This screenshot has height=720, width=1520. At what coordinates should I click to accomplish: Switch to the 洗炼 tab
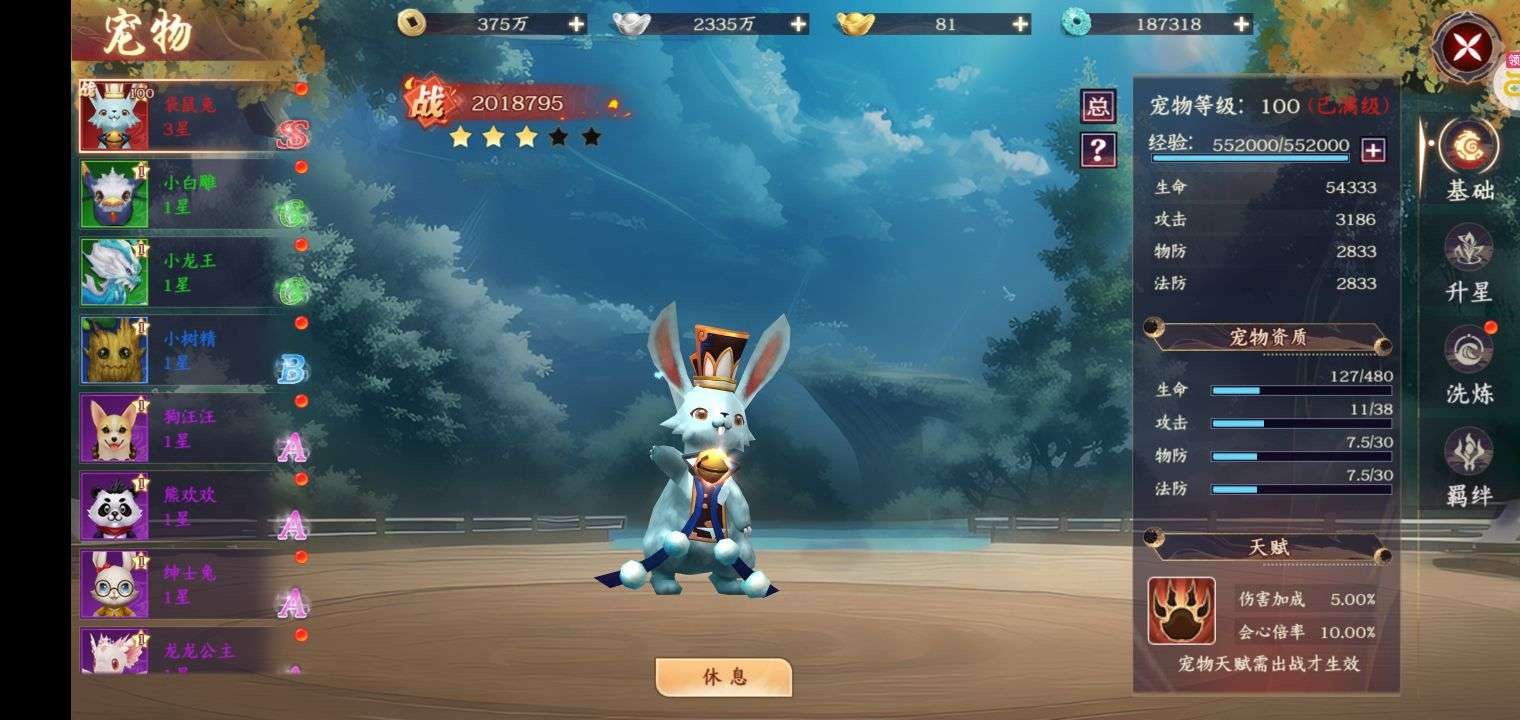point(1469,364)
